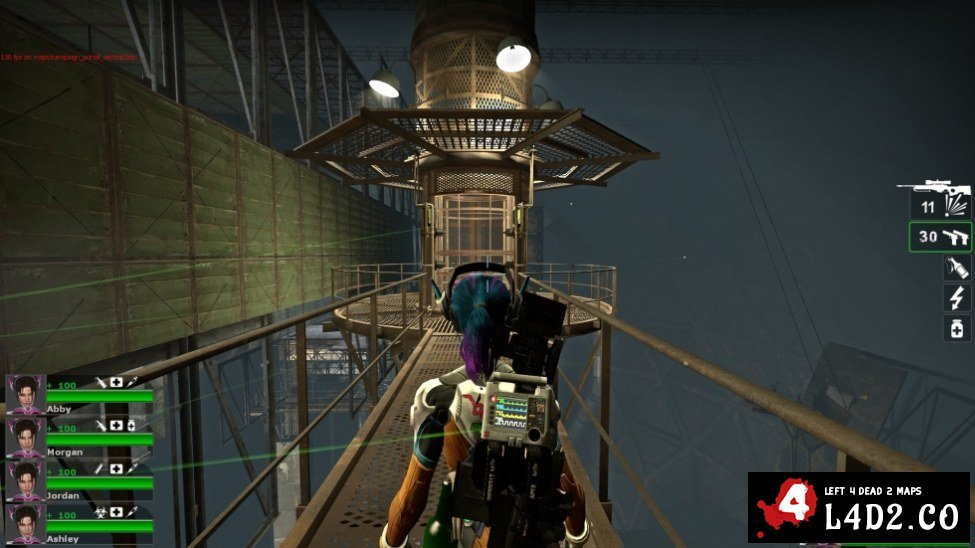Click Abby's teammate portrait
Viewport: 975px width, 548px height.
[x=25, y=394]
